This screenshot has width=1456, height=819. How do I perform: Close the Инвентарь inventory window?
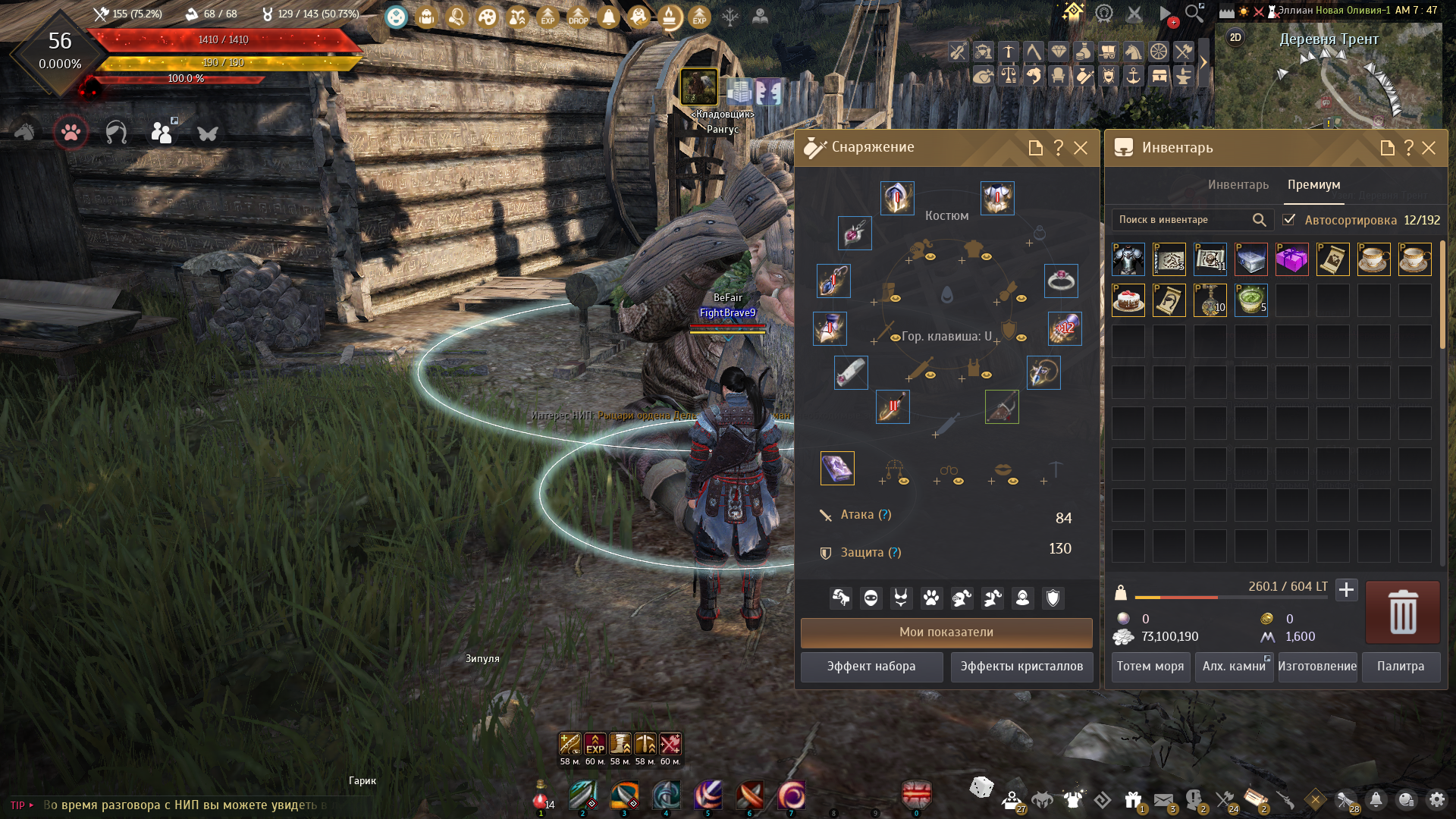point(1429,148)
